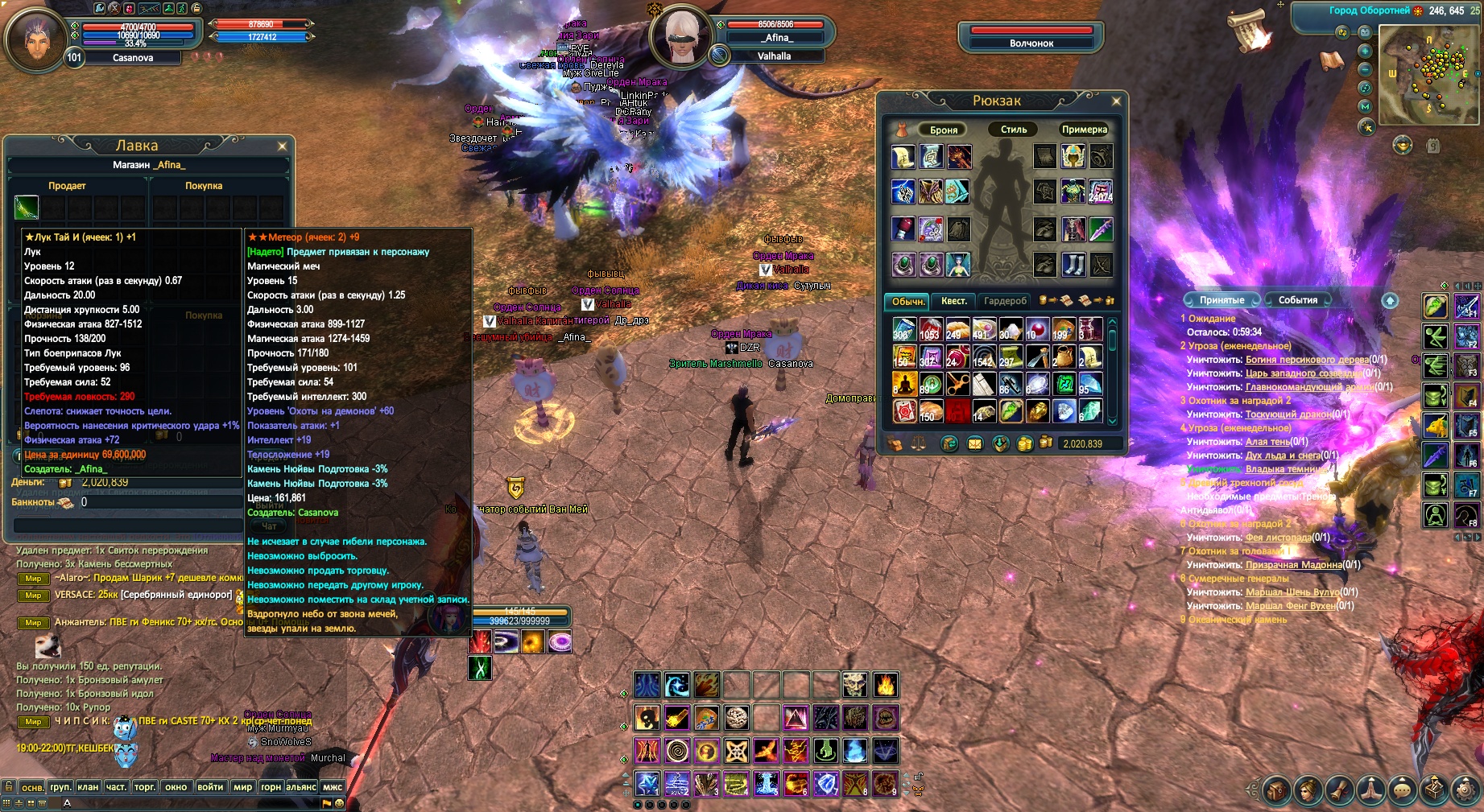Switch to the События quest tracker tab
The height and width of the screenshot is (812, 1484).
point(1297,300)
